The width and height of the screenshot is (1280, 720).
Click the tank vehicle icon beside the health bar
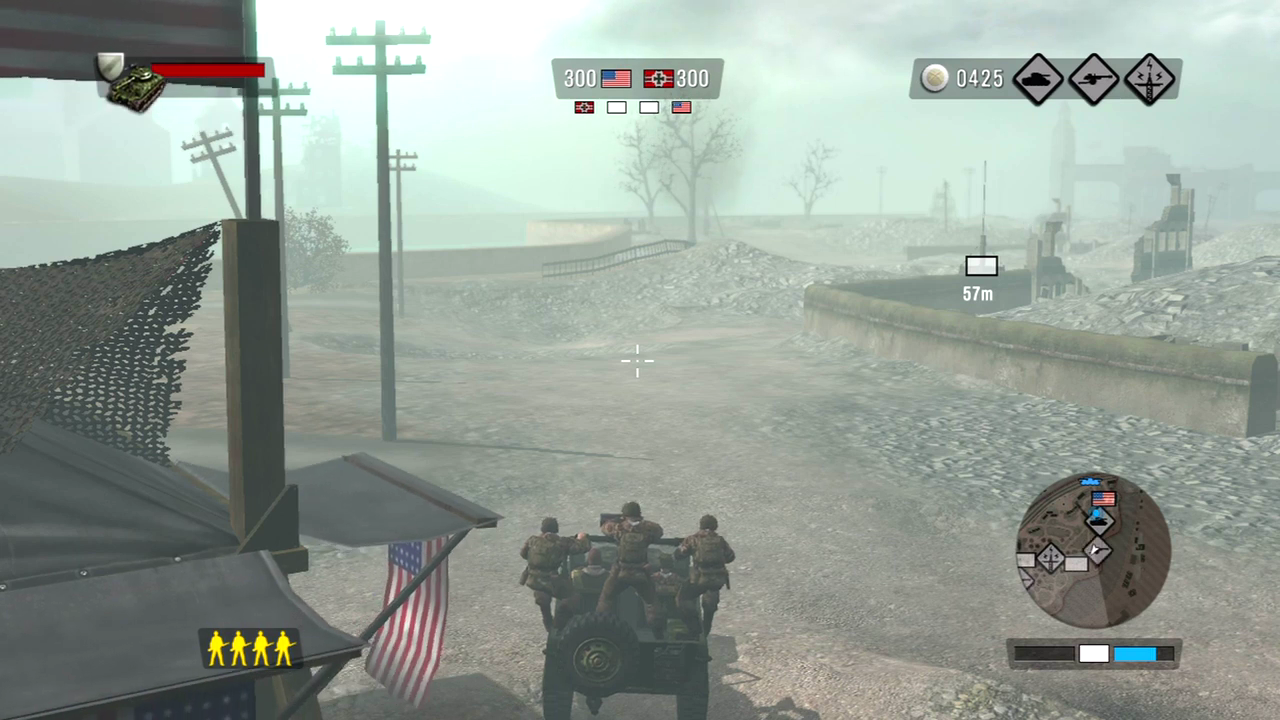click(x=137, y=87)
